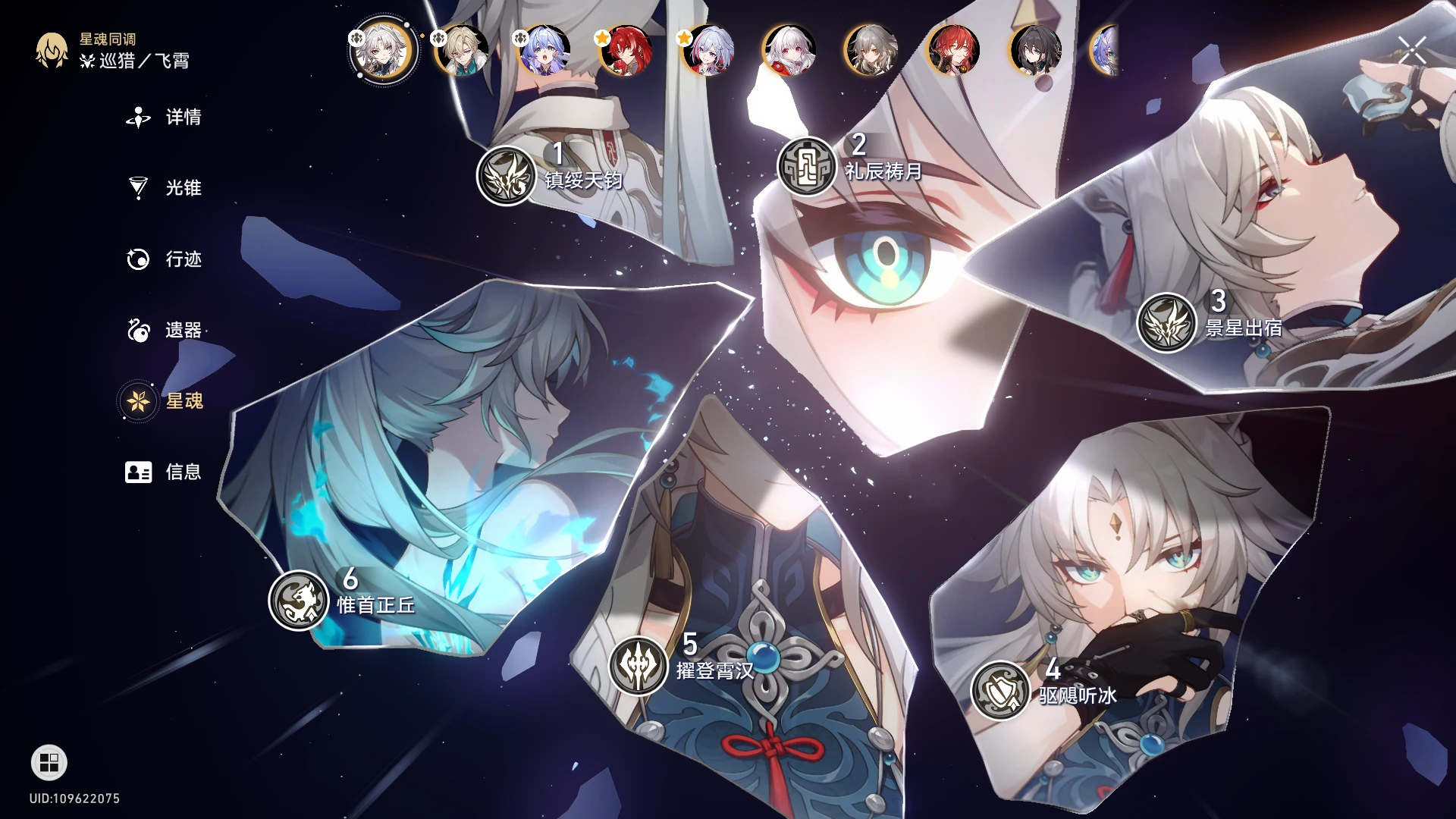The height and width of the screenshot is (819, 1456).
Task: Choose eidolon 3 景星出宿
Action: [1166, 323]
